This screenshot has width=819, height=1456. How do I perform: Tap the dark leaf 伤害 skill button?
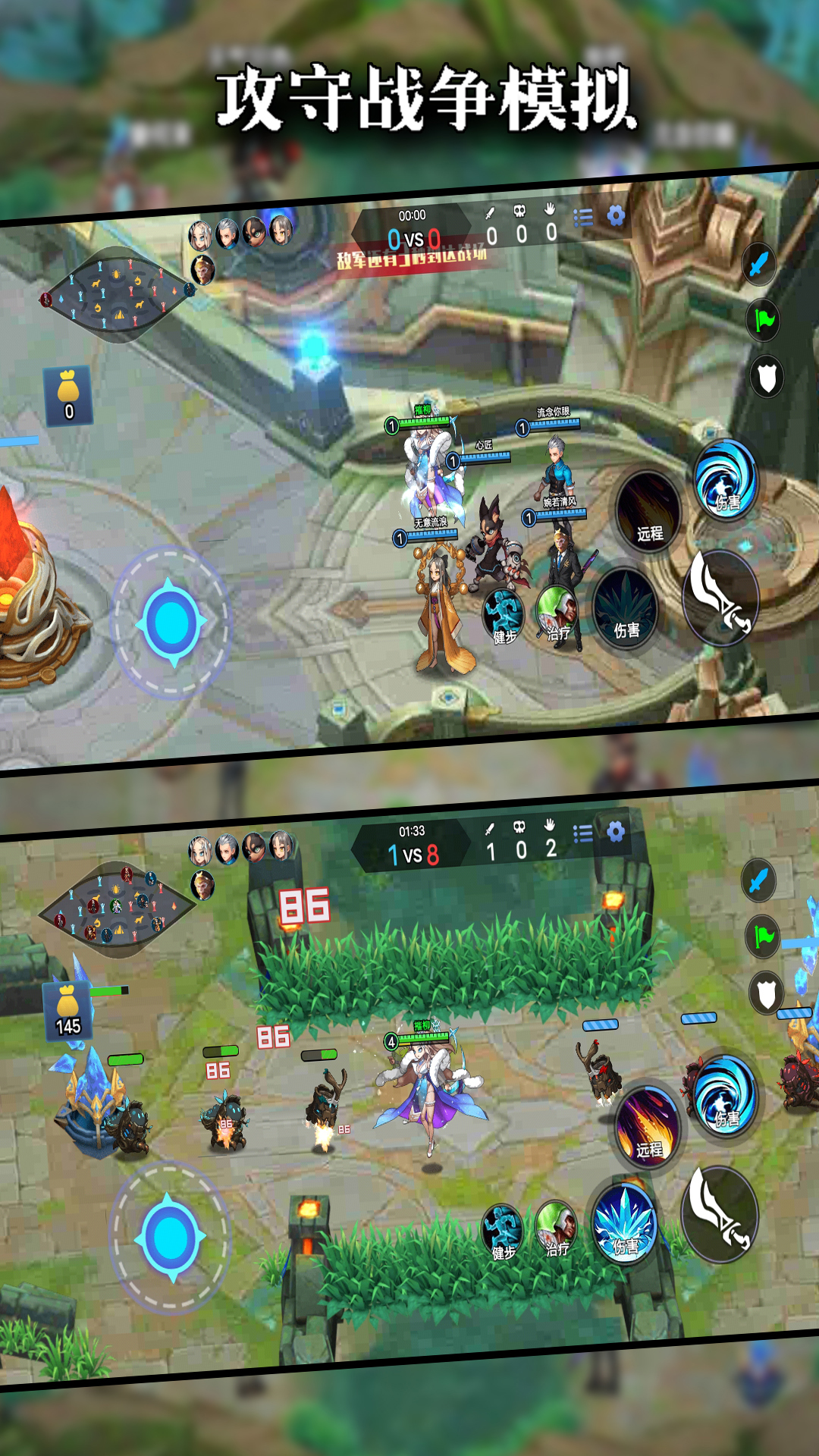(626, 608)
